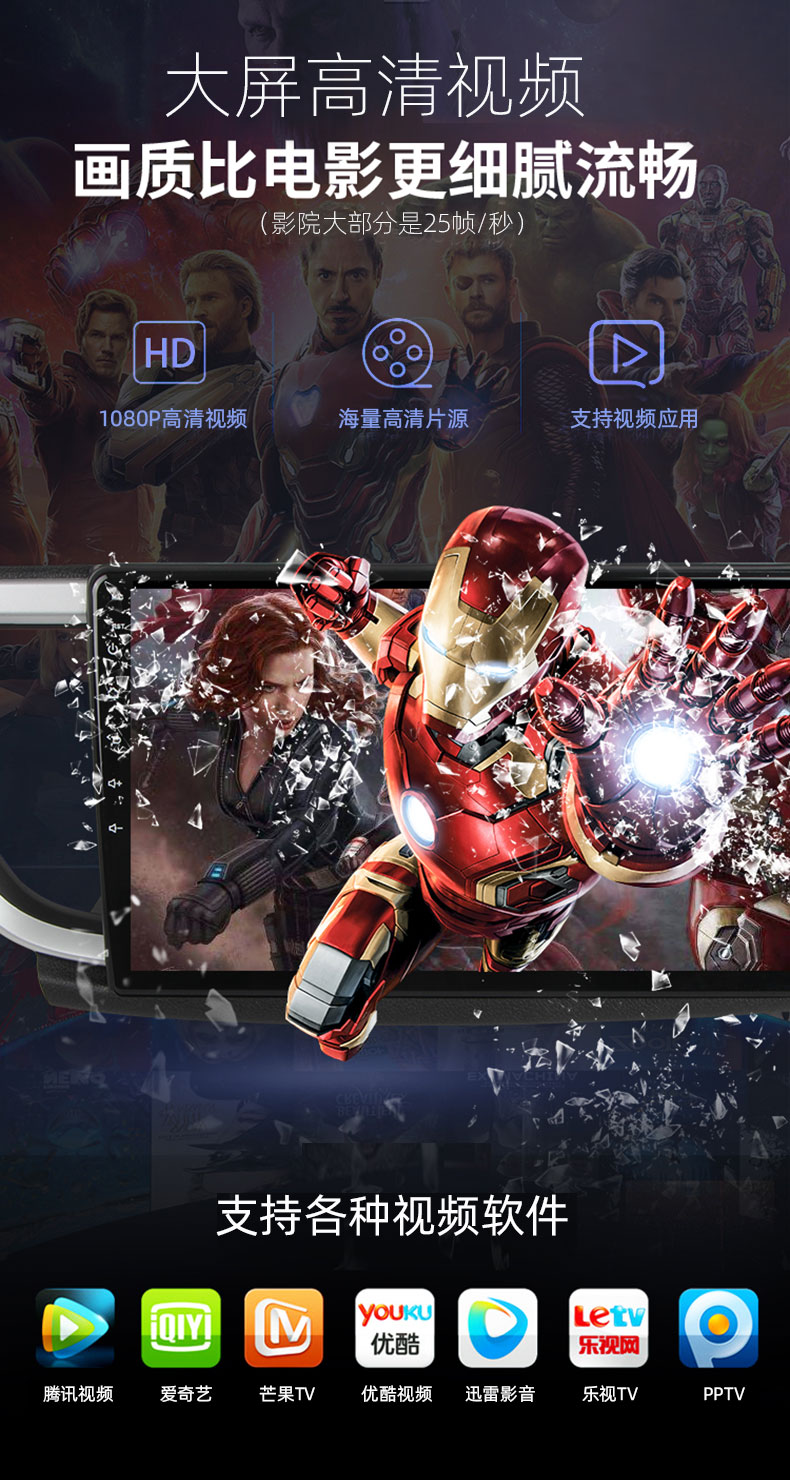Select the orange Mango TV icon
The image size is (790, 1480).
(284, 1327)
